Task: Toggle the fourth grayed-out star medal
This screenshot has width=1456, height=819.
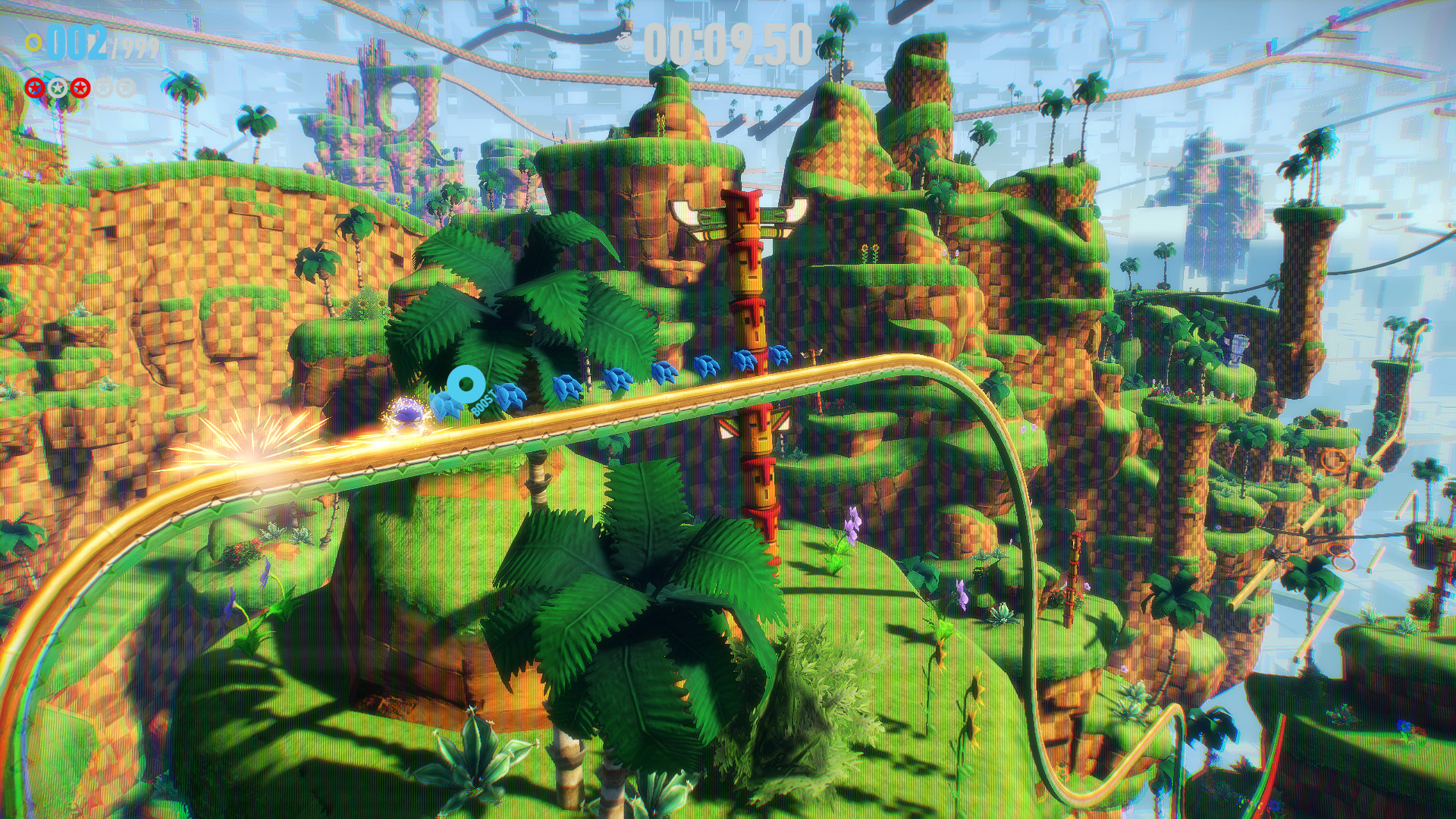Action: [x=105, y=88]
